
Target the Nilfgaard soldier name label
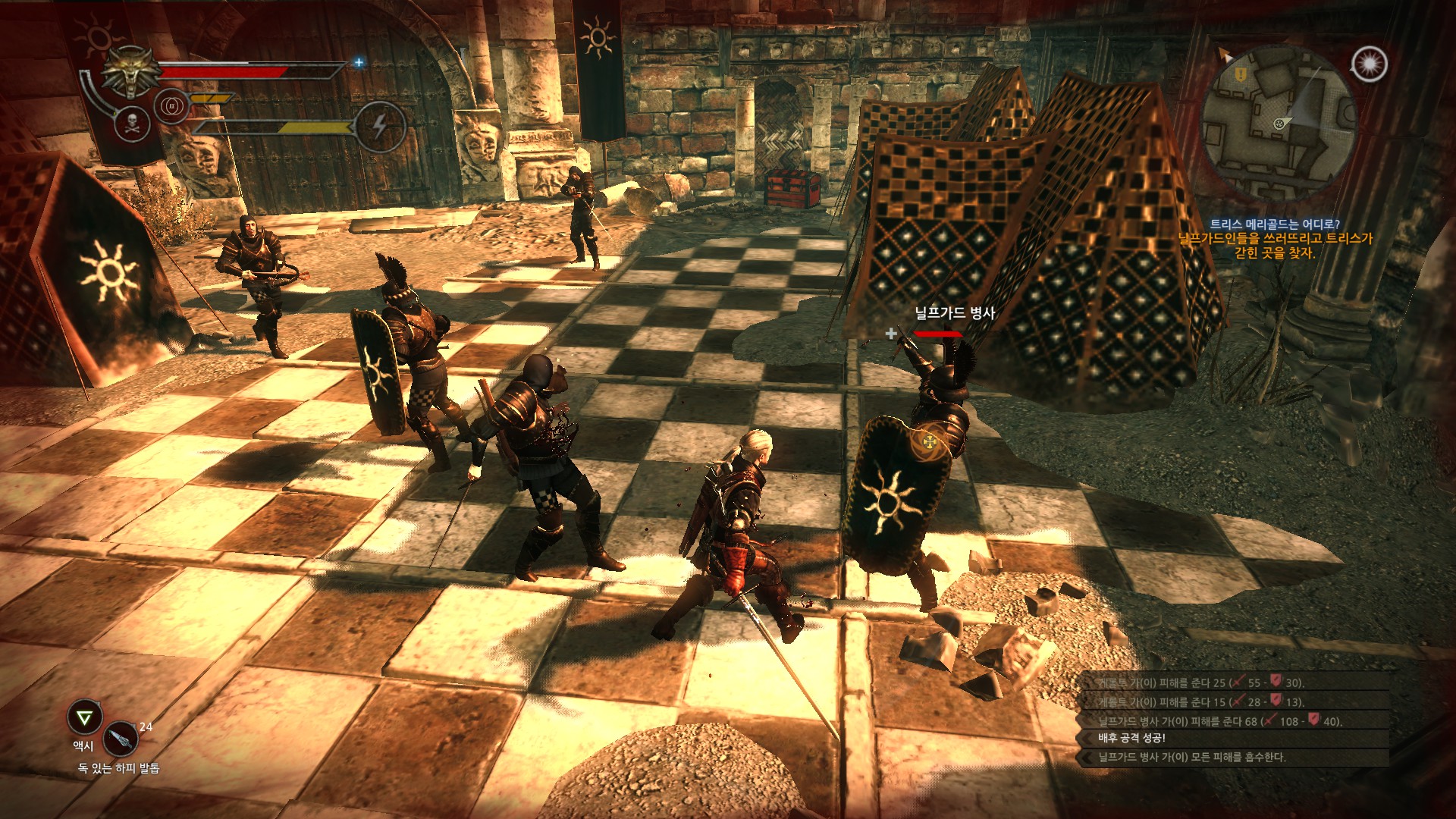tap(954, 313)
